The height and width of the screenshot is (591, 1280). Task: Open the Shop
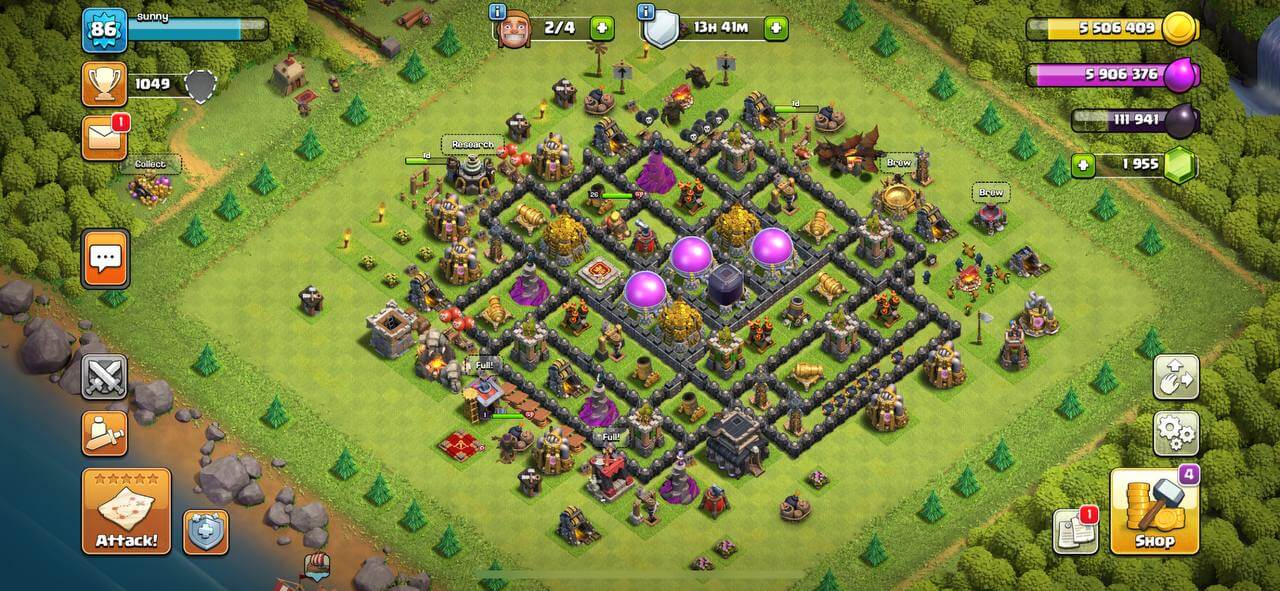pos(1153,511)
